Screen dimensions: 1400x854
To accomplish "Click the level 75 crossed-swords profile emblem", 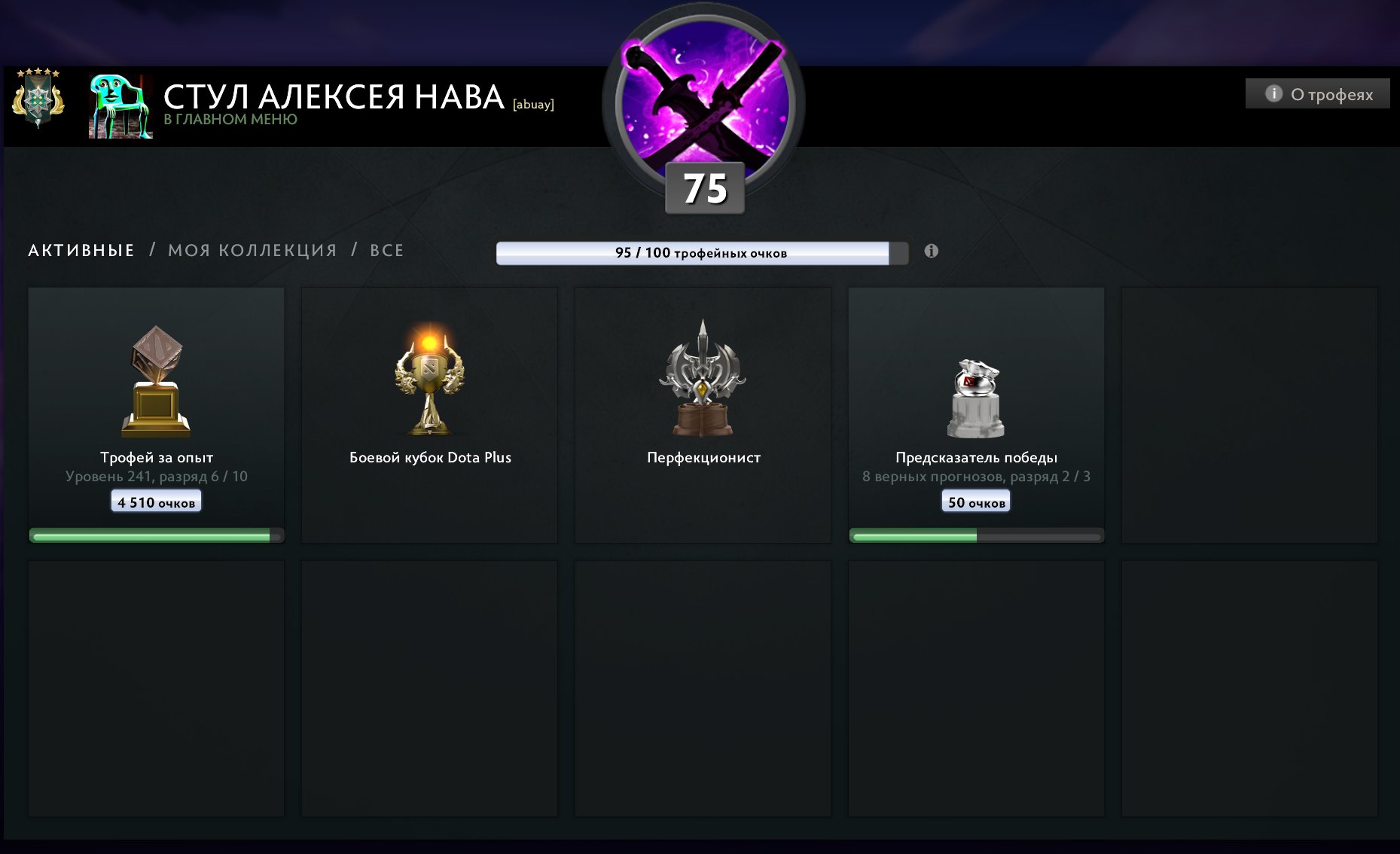I will click(x=705, y=105).
